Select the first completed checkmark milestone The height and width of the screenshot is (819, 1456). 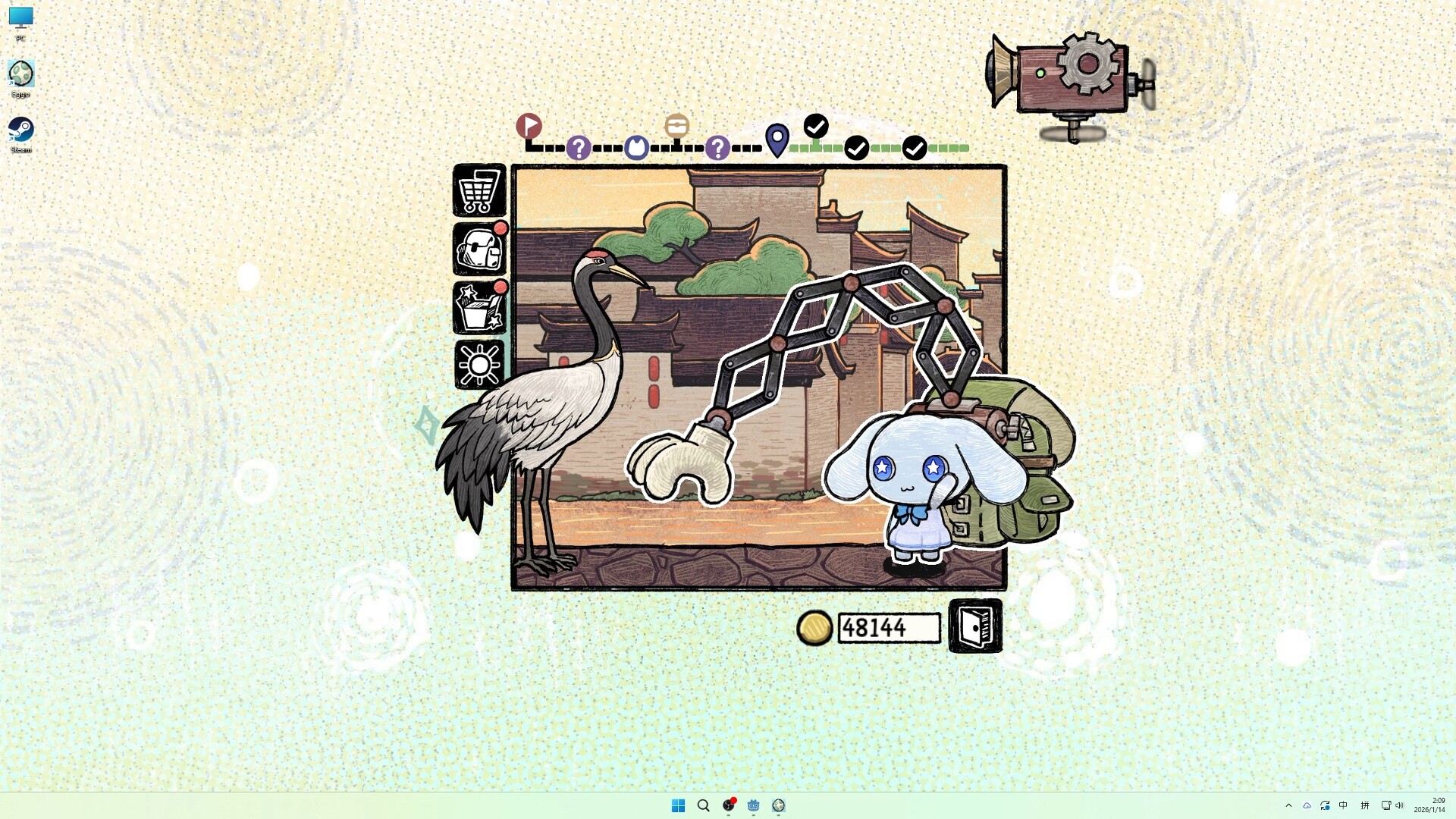[x=817, y=127]
